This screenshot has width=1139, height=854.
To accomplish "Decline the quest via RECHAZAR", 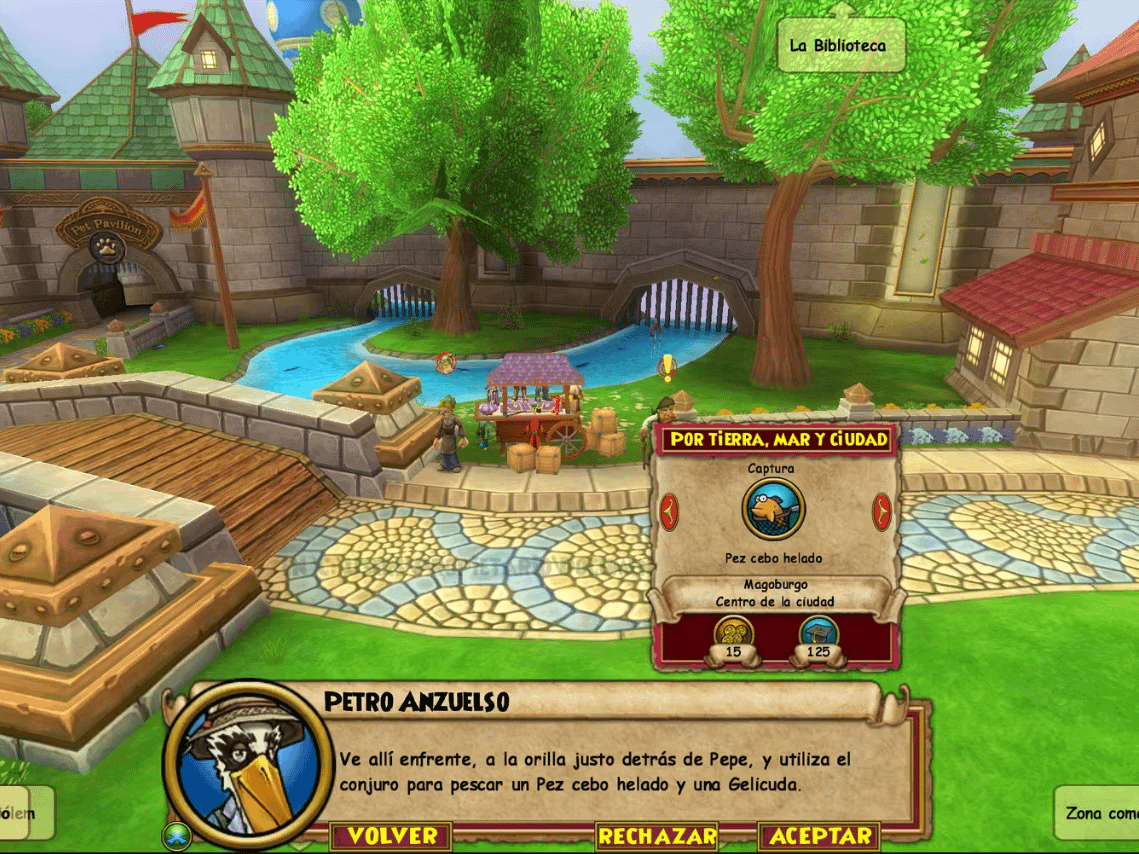I will pos(657,836).
